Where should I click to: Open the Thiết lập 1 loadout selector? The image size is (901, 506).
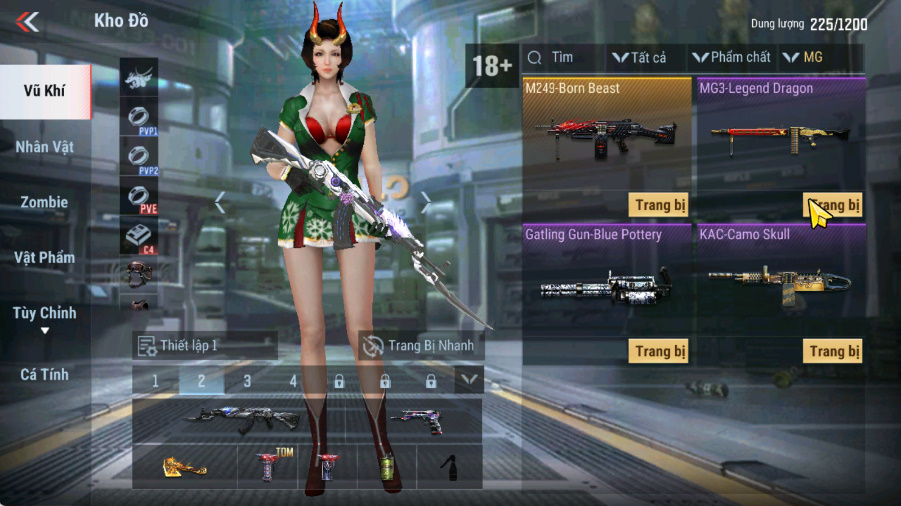pyautogui.click(x=205, y=346)
